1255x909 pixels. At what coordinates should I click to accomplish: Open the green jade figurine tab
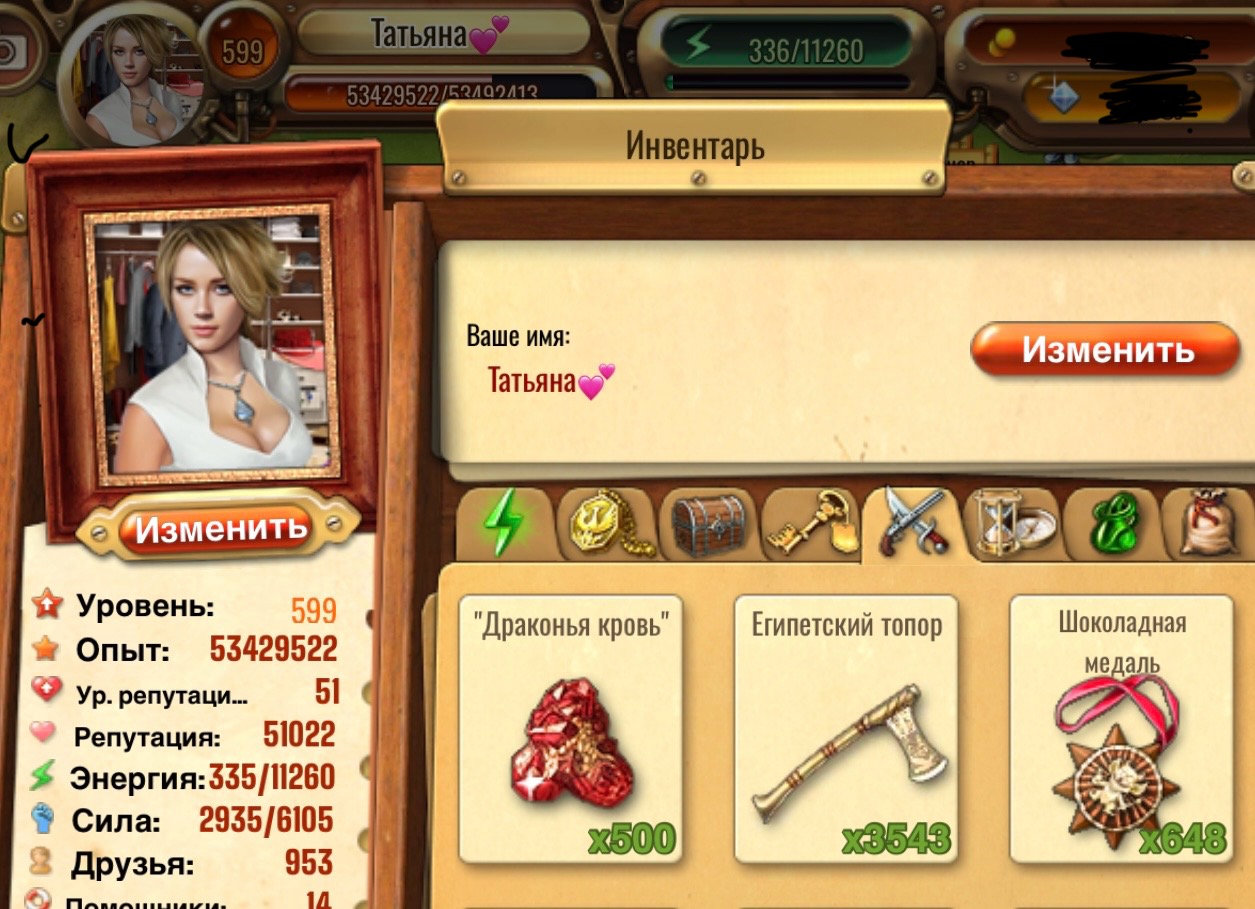pyautogui.click(x=1108, y=524)
